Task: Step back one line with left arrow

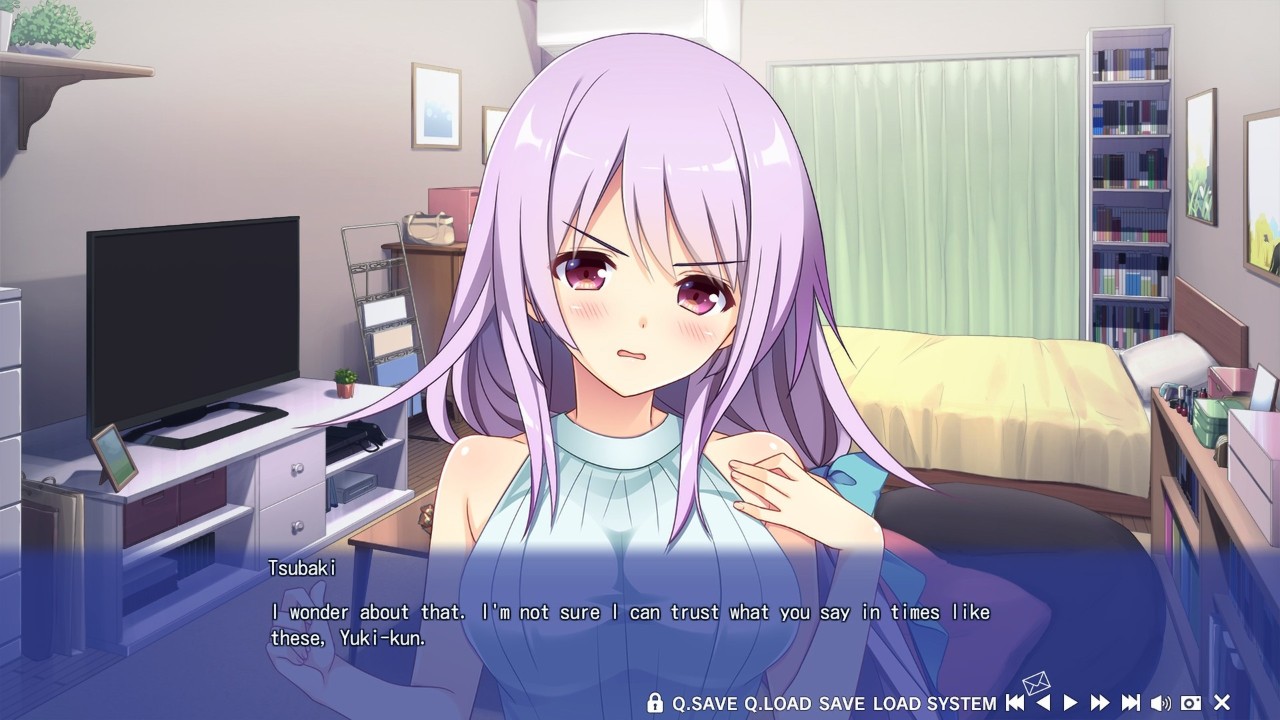Action: (x=1043, y=703)
